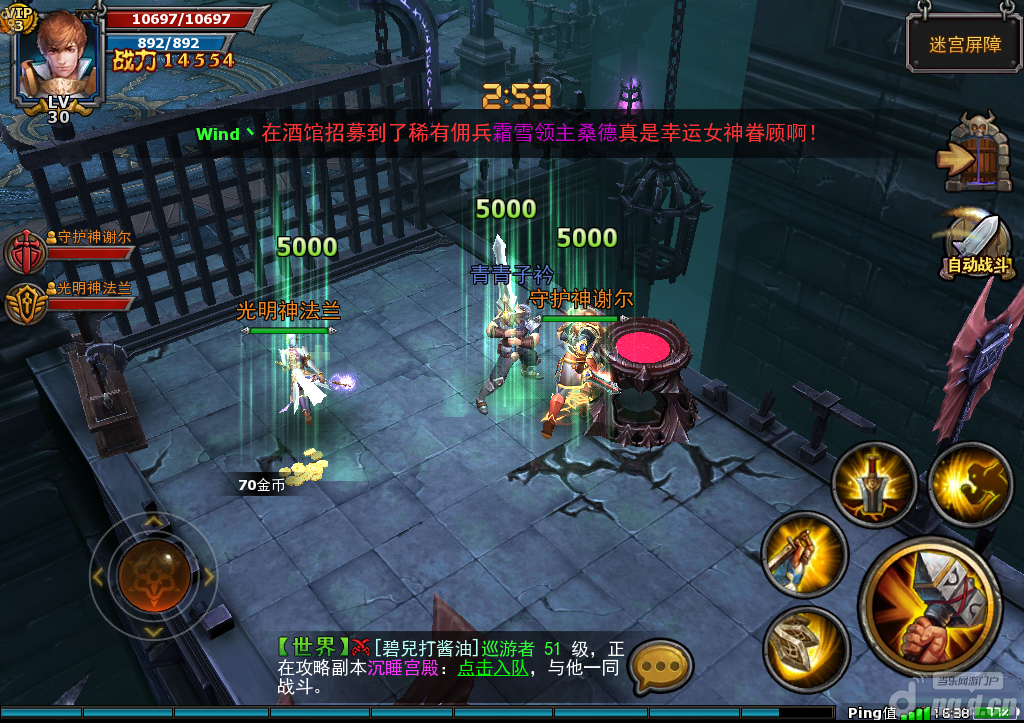Screen dimensions: 1024x723
Task: Activate the golden whirlwind skill
Action: [x=970, y=485]
